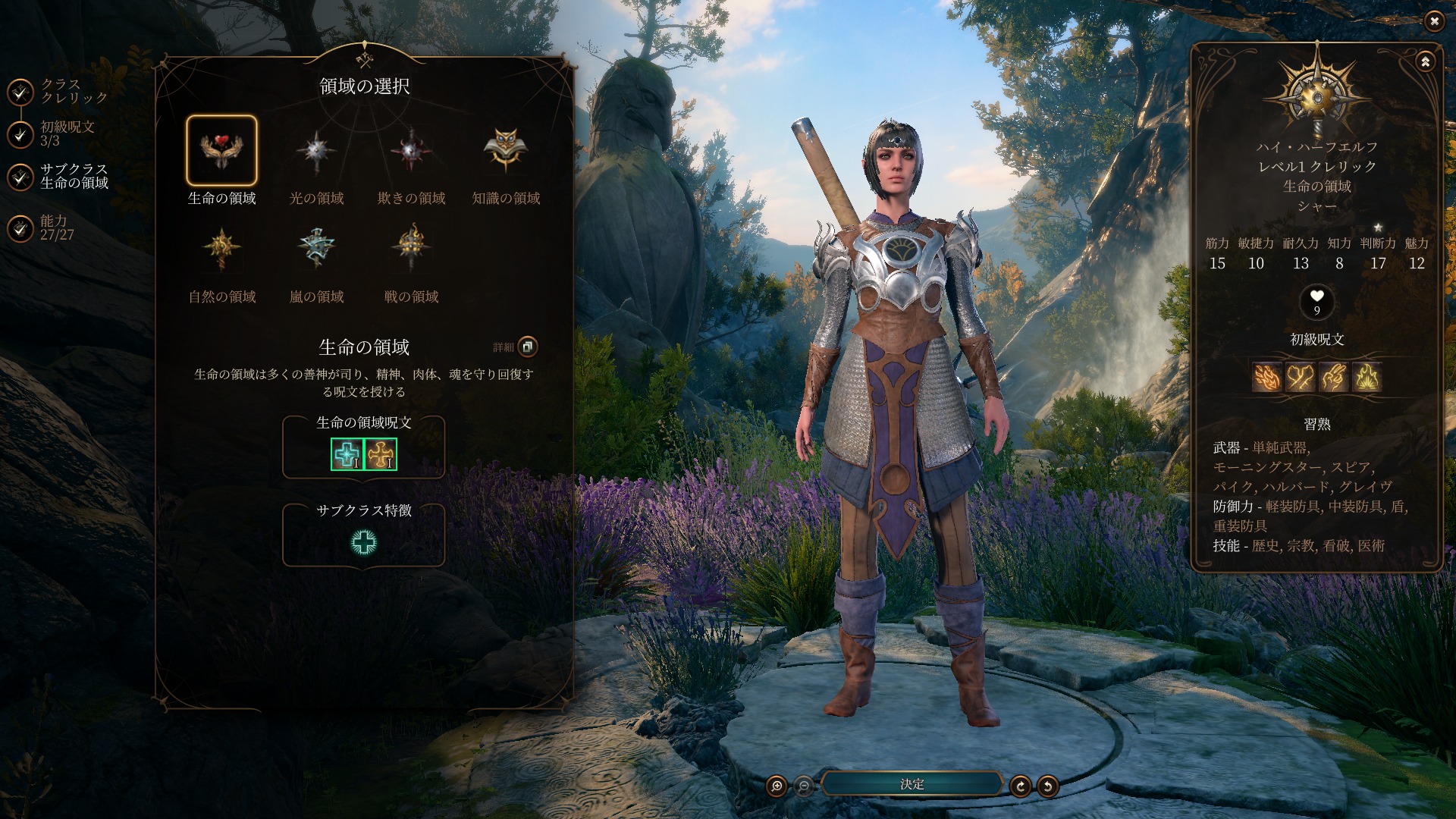Select the 知識の領域 owl domain
This screenshot has width=1456, height=819.
click(506, 151)
